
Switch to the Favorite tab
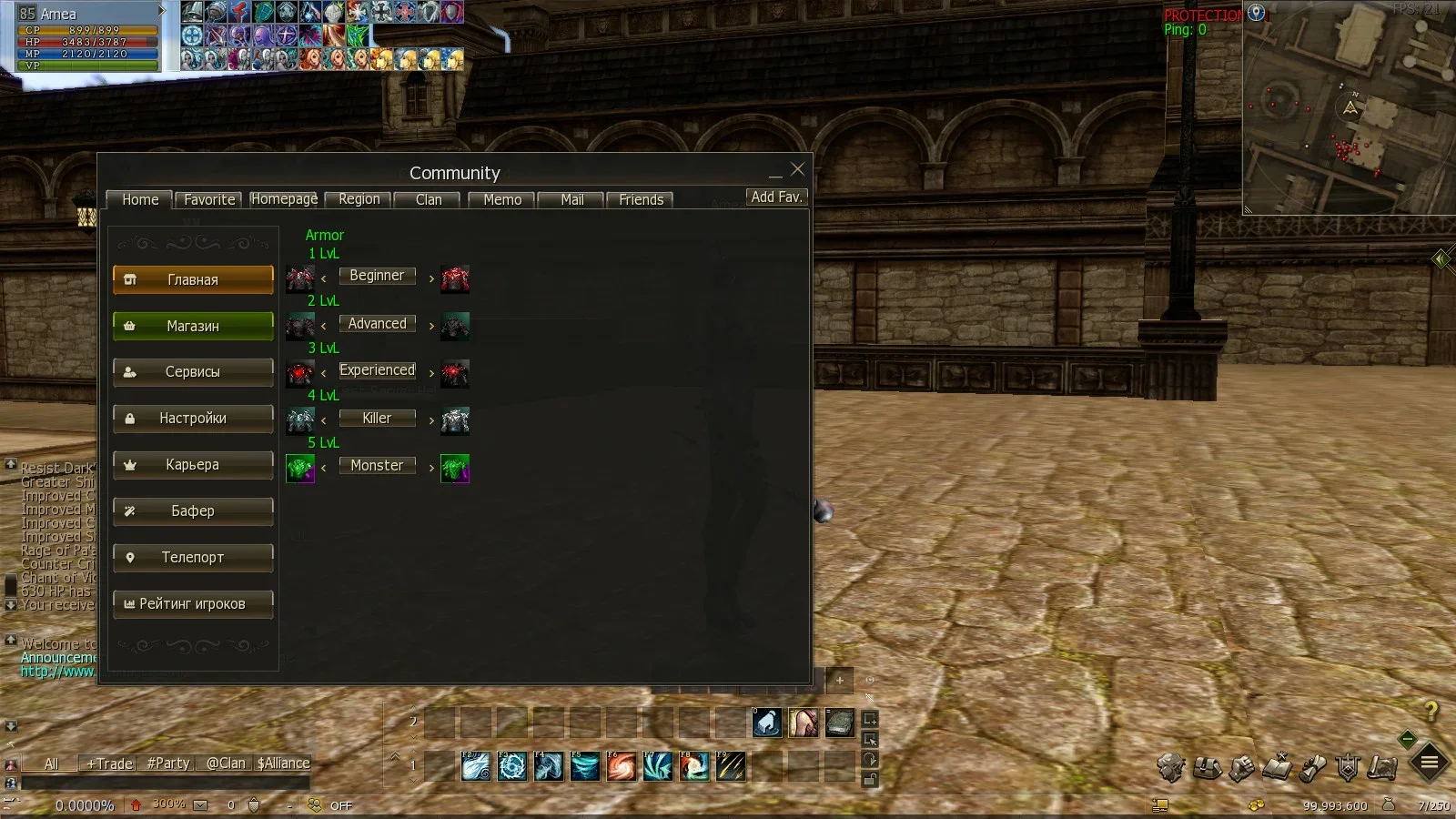209,200
